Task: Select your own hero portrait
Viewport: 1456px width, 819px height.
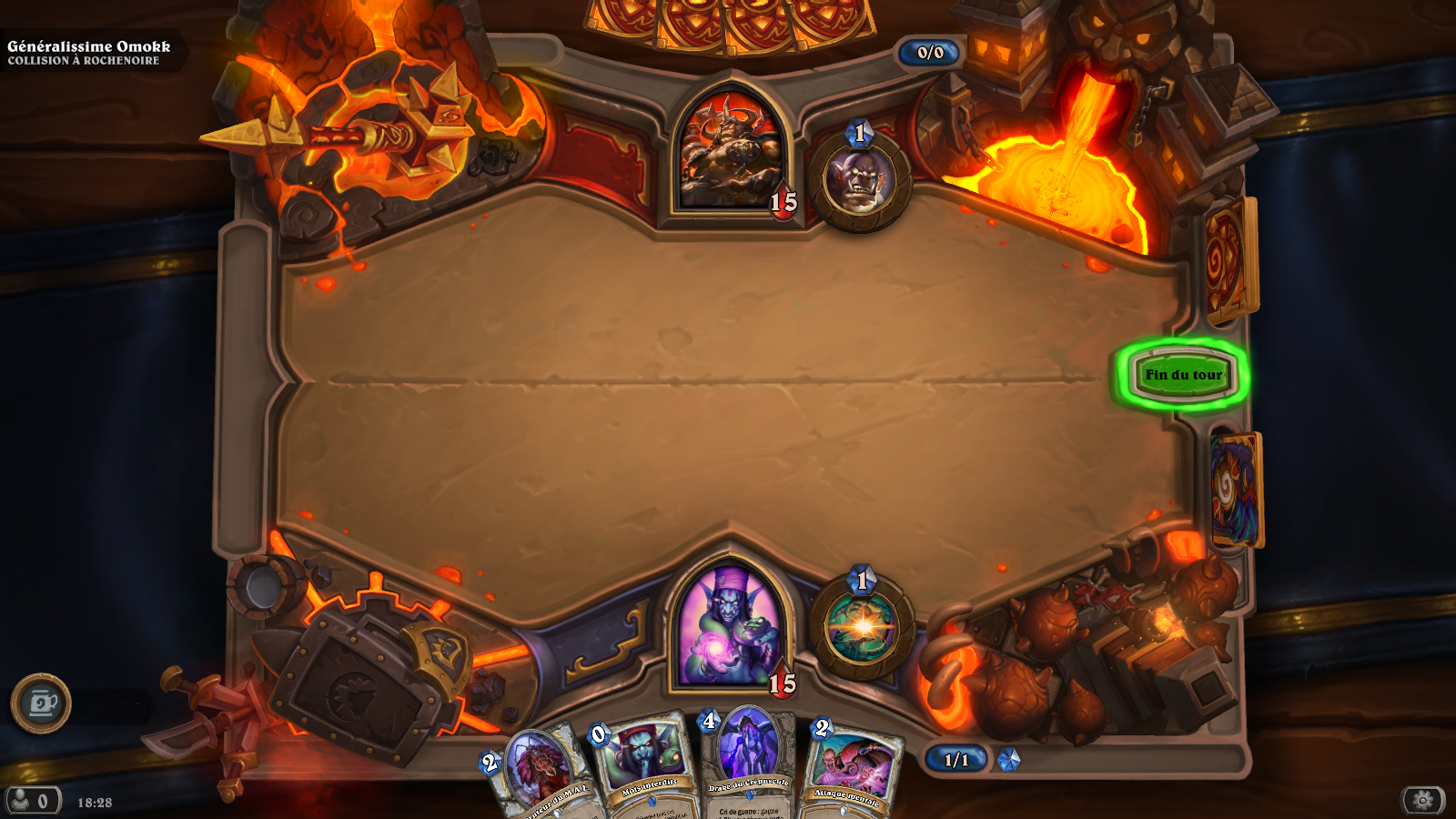Action: (728, 626)
